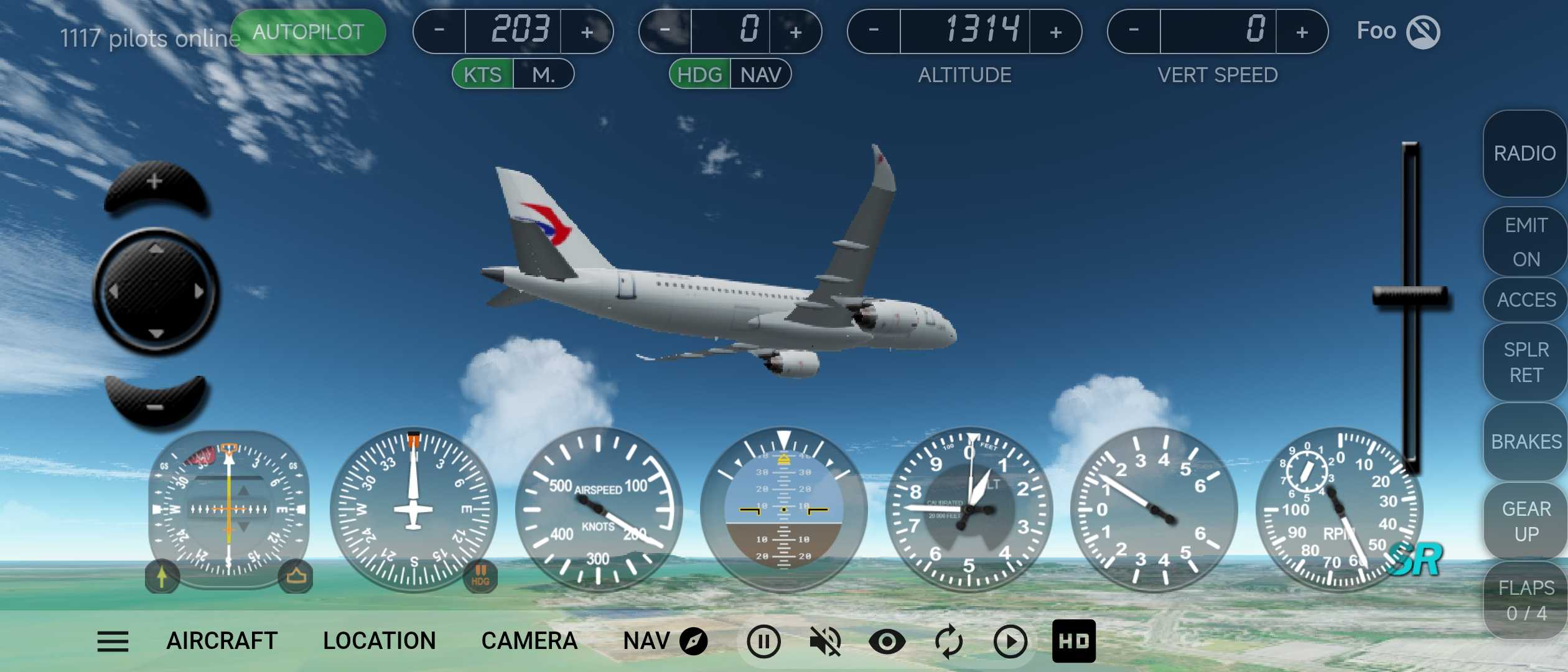1568x672 pixels.
Task: Open the hamburger main menu
Action: pyautogui.click(x=113, y=641)
